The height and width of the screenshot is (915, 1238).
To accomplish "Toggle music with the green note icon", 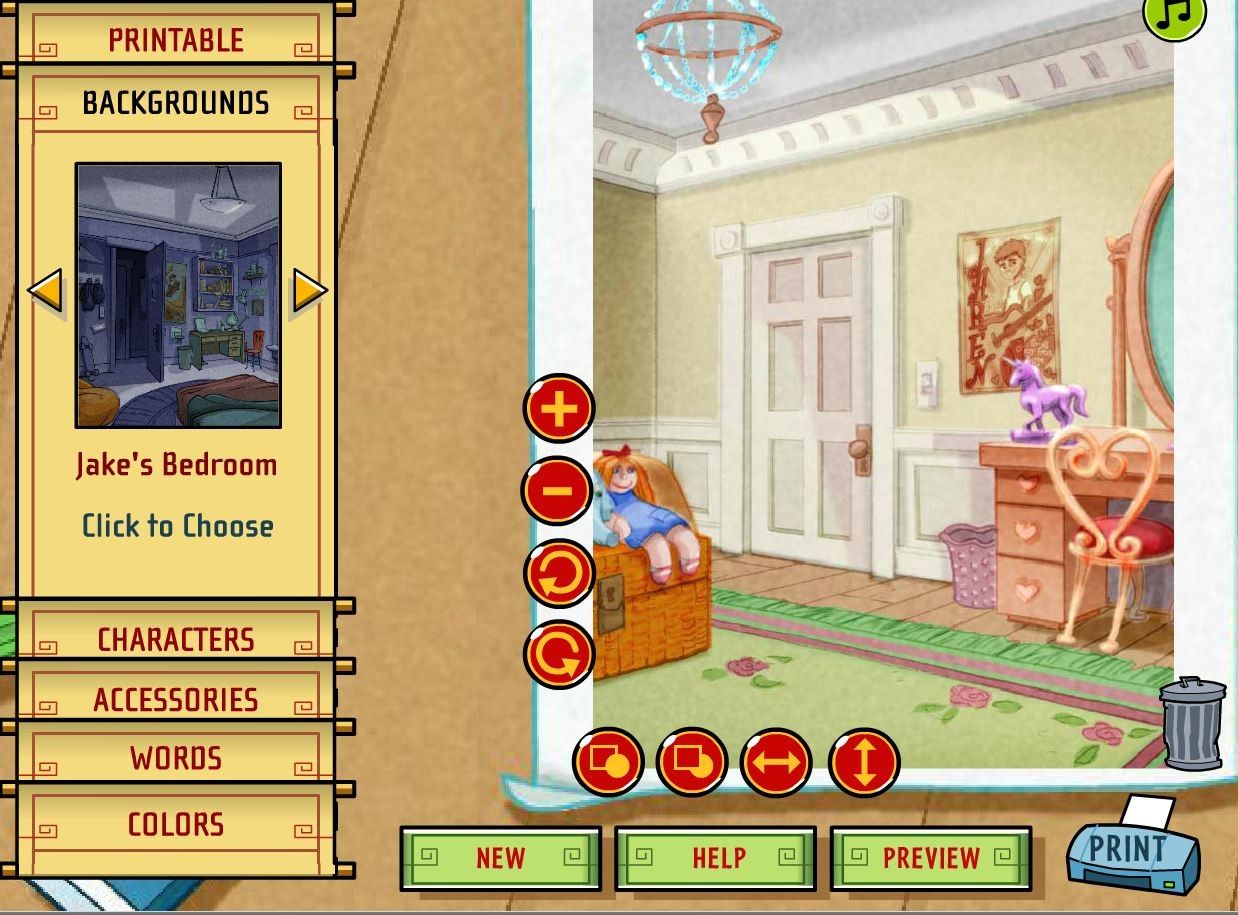I will [1176, 14].
